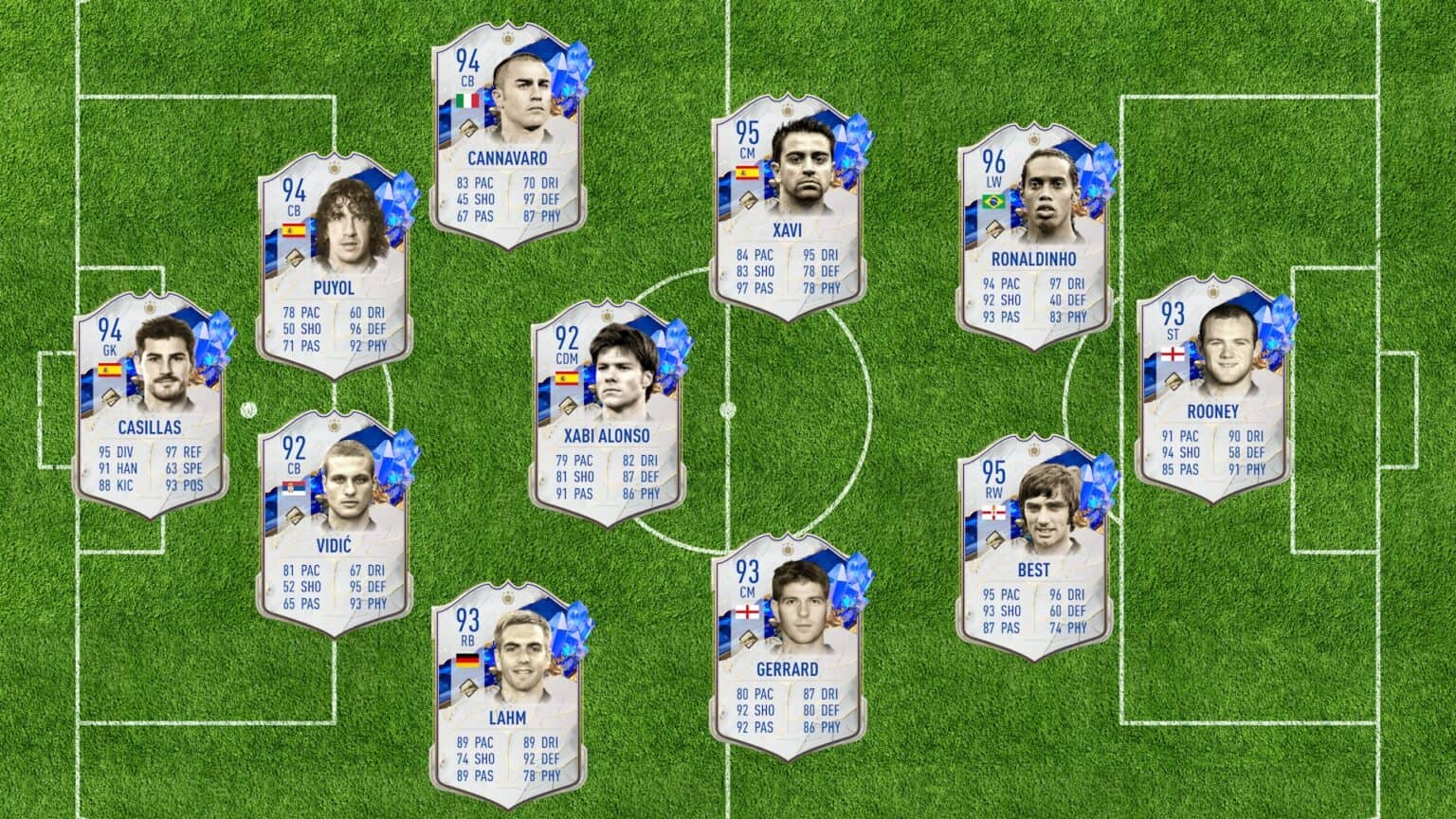Click the England flag on Gerrard's card
The height and width of the screenshot is (819, 1456).
(747, 610)
